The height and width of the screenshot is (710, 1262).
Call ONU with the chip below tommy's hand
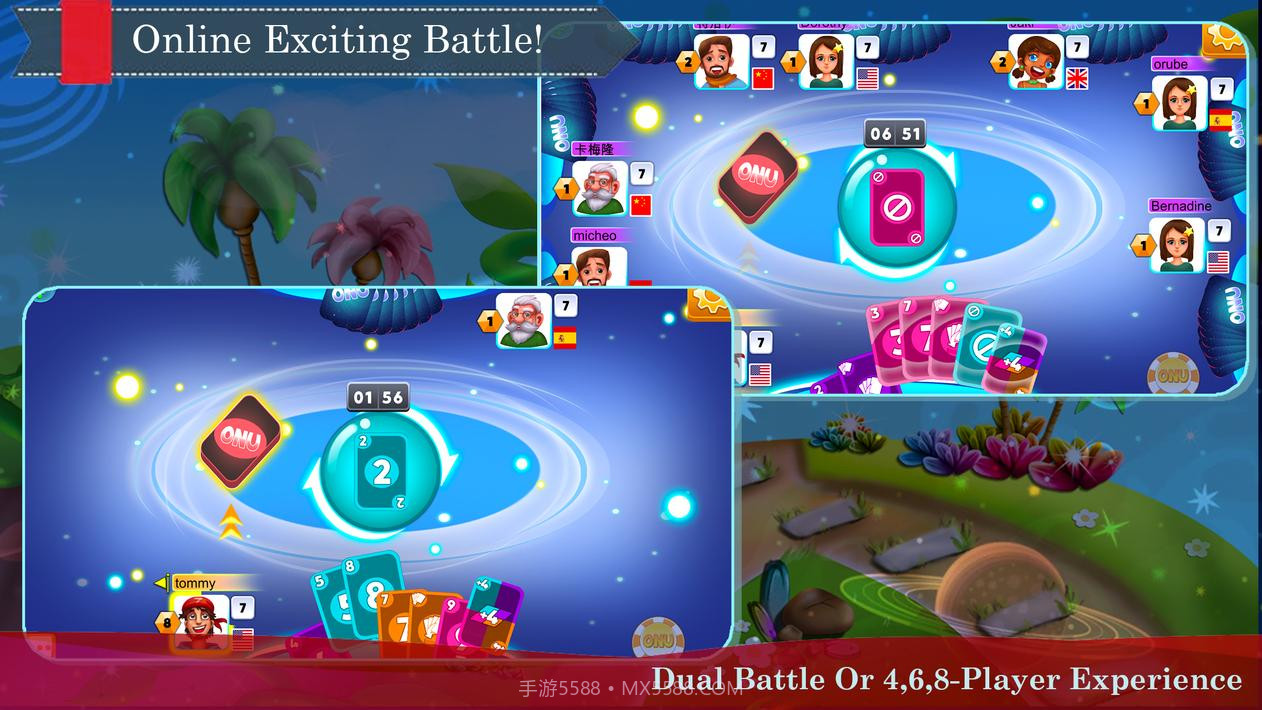click(x=658, y=637)
